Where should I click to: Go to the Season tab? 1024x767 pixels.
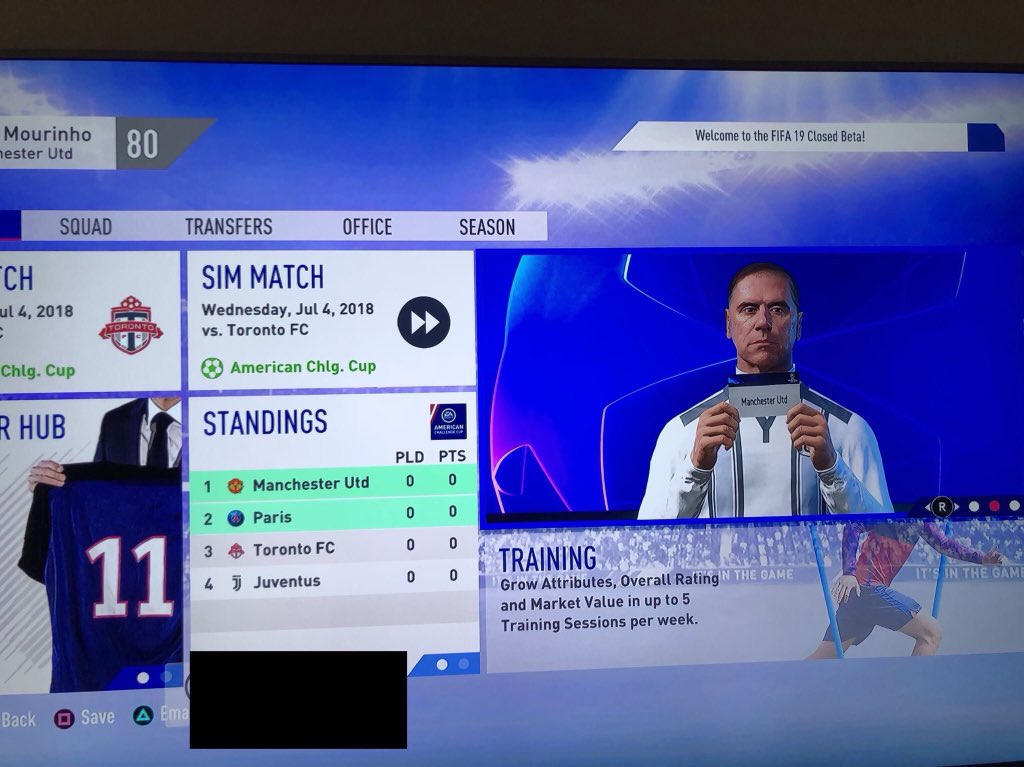tap(487, 227)
